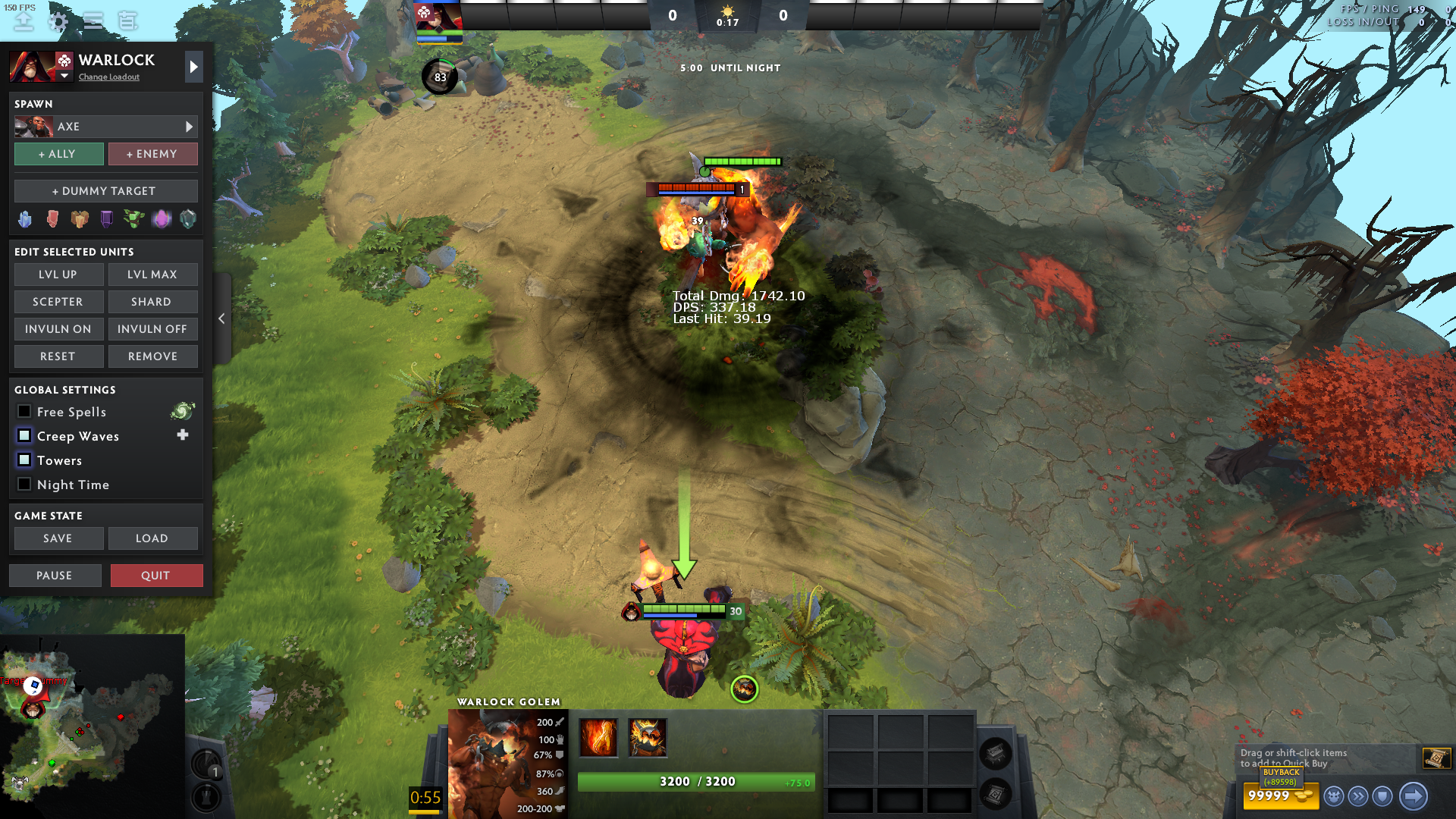Open the Axe hero spawn dropdown

105,127
